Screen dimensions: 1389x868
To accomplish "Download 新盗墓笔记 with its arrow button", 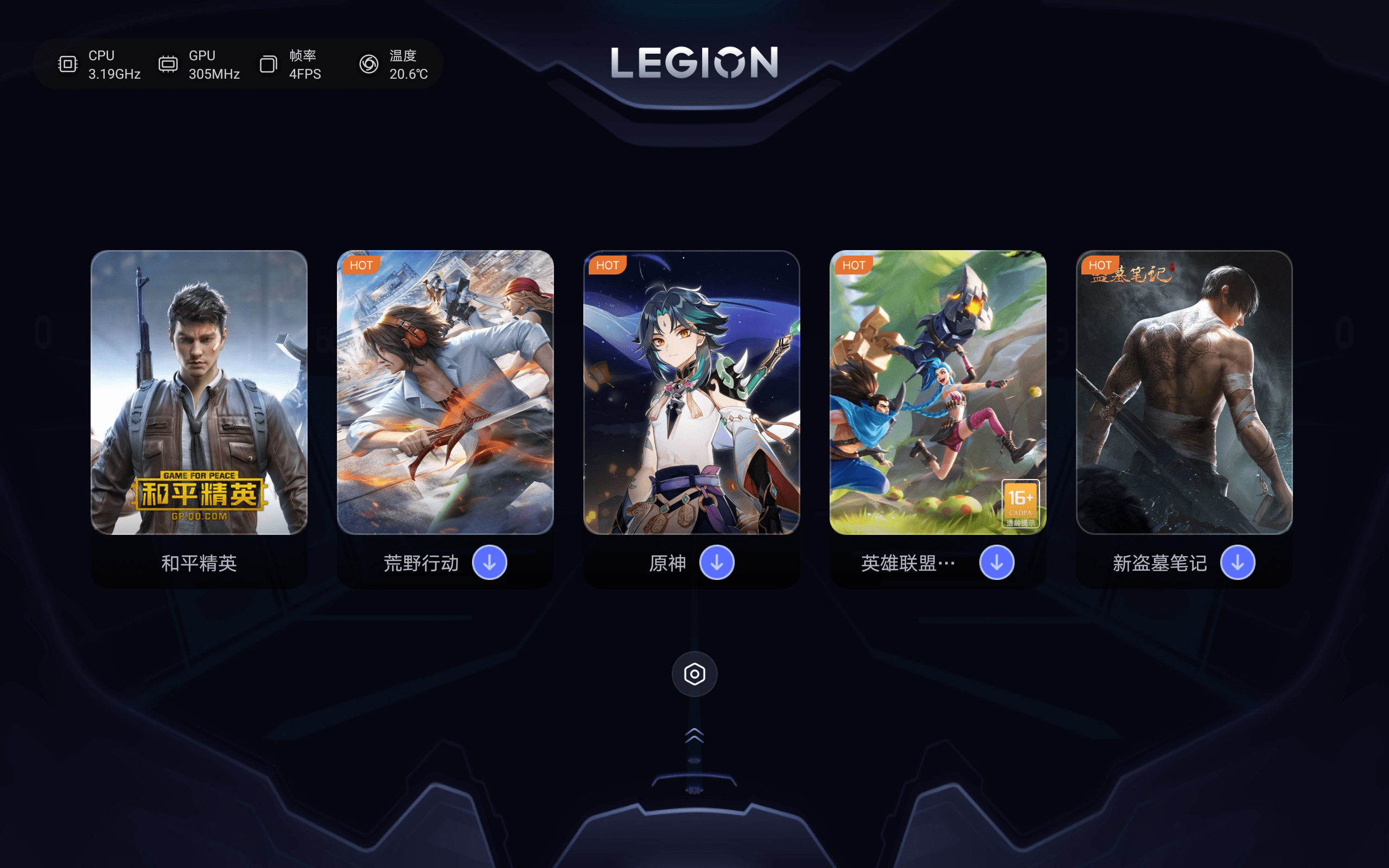I will point(1238,563).
